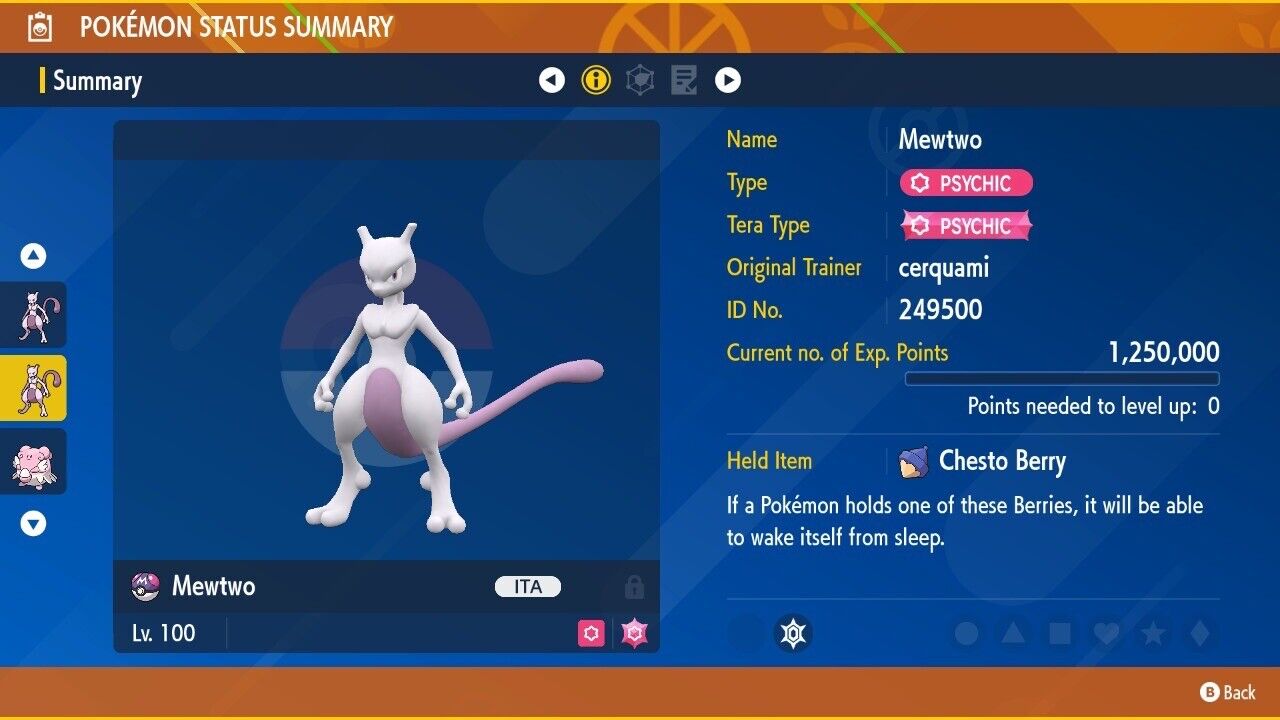
Task: Switch to the hexagon stats tab
Action: point(640,80)
